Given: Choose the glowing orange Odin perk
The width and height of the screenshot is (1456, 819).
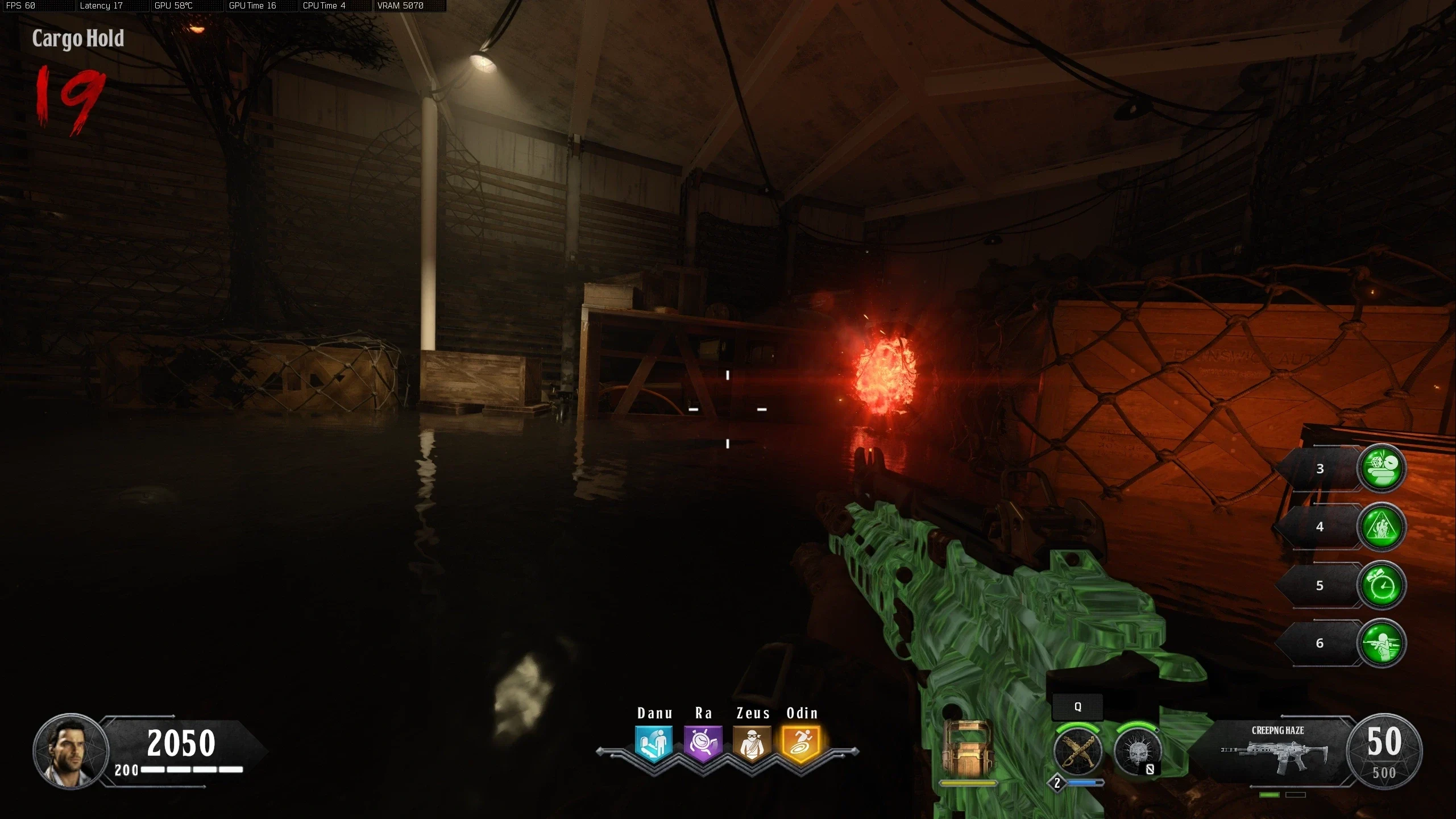Looking at the screenshot, I should point(801,743).
